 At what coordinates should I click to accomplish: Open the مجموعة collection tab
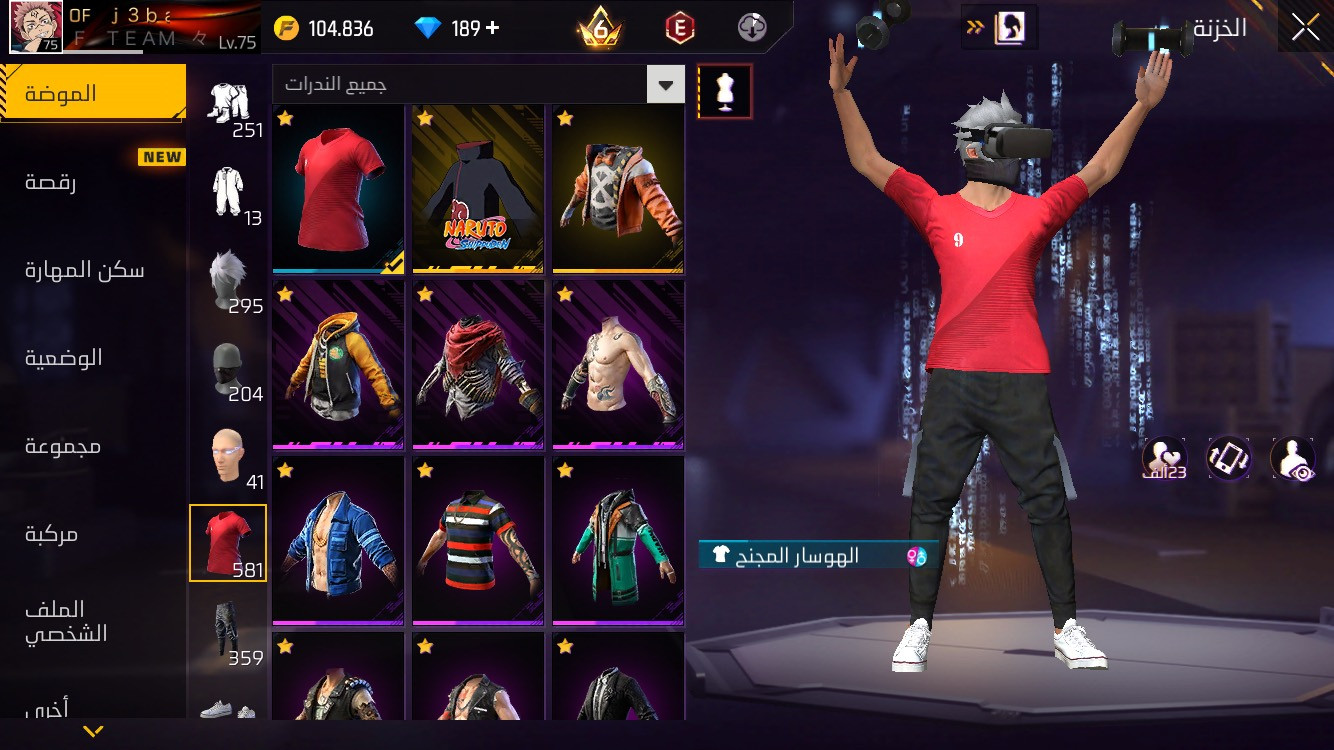coord(63,446)
